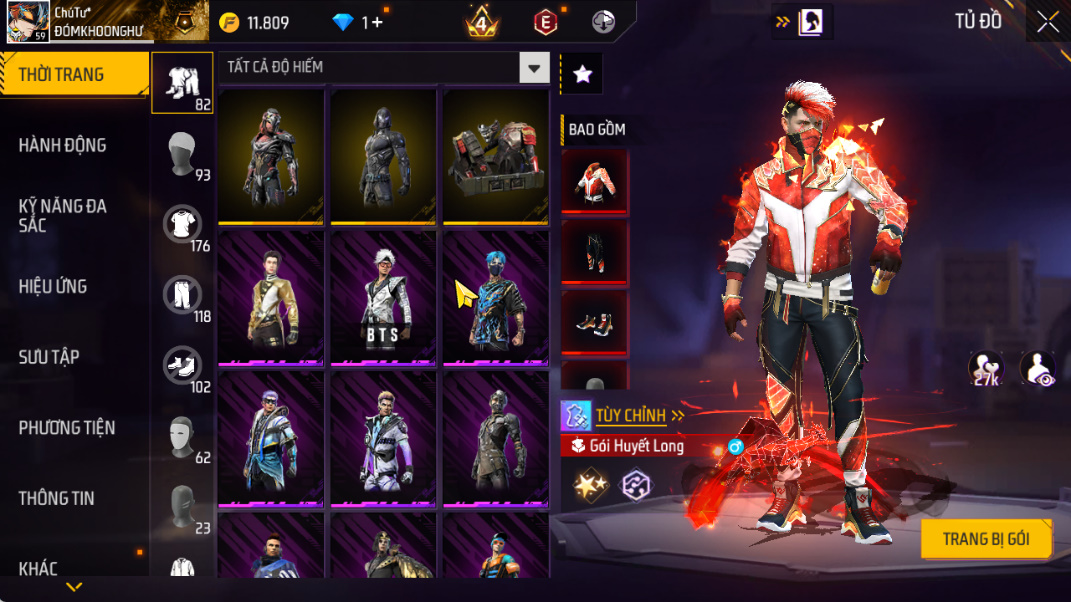Viewport: 1071px width, 602px height.
Task: Select the armored loot crate item
Action: [495, 156]
